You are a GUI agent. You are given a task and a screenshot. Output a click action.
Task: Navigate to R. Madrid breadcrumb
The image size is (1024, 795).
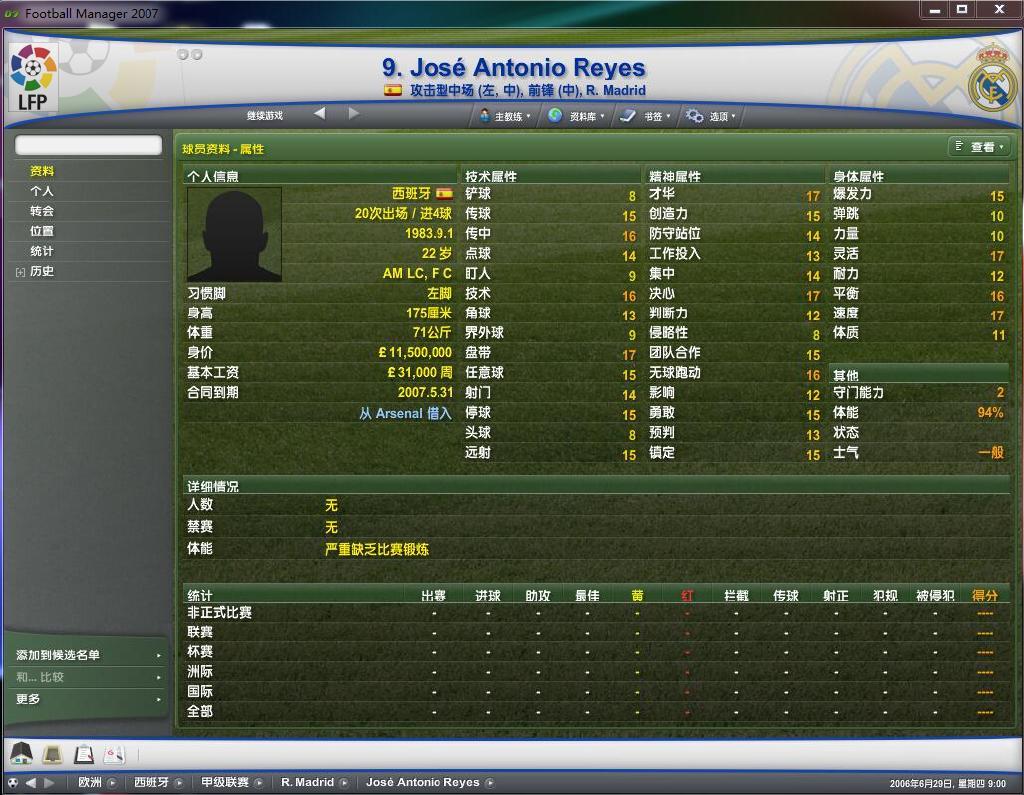307,782
